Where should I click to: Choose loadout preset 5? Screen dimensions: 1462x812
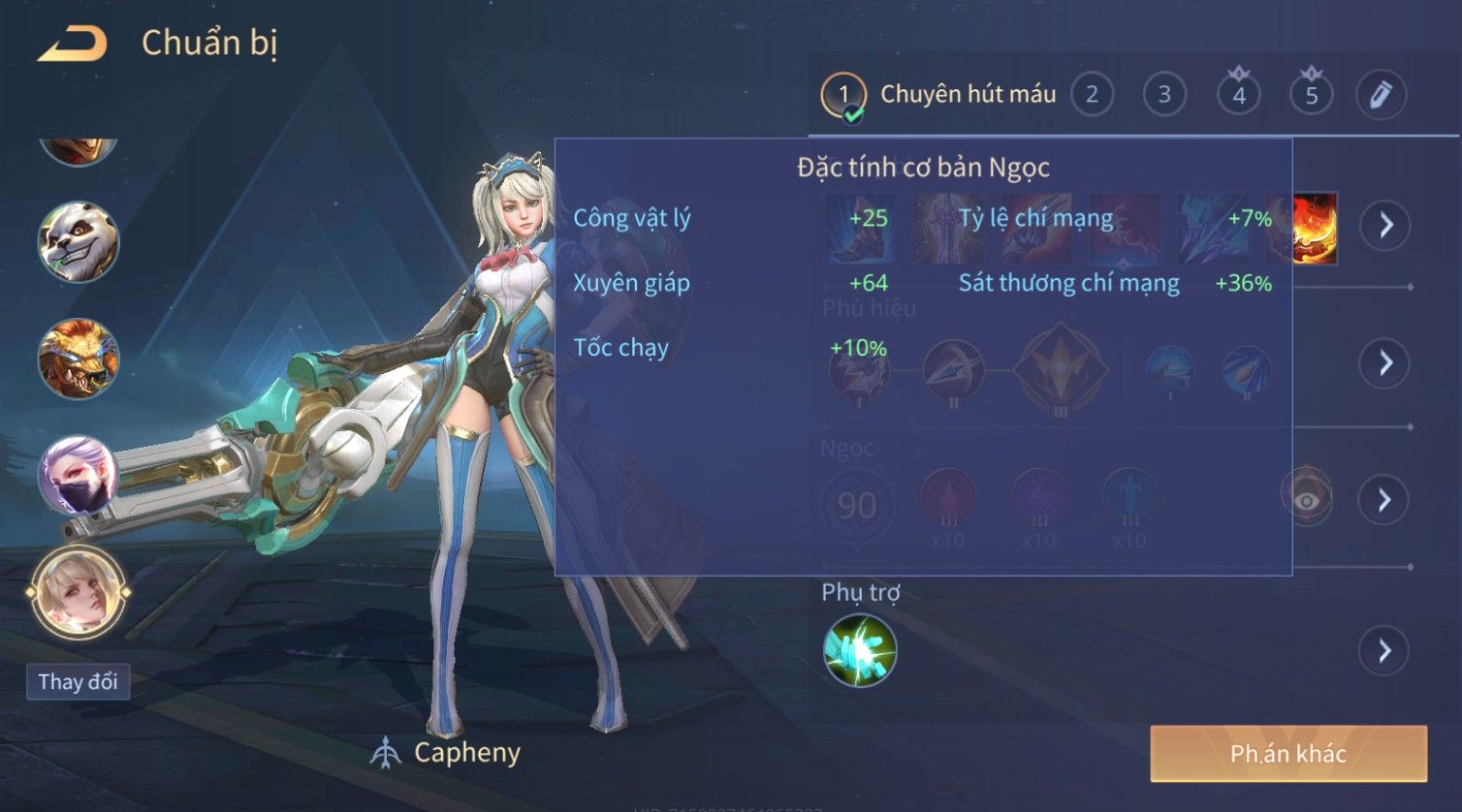[1311, 95]
